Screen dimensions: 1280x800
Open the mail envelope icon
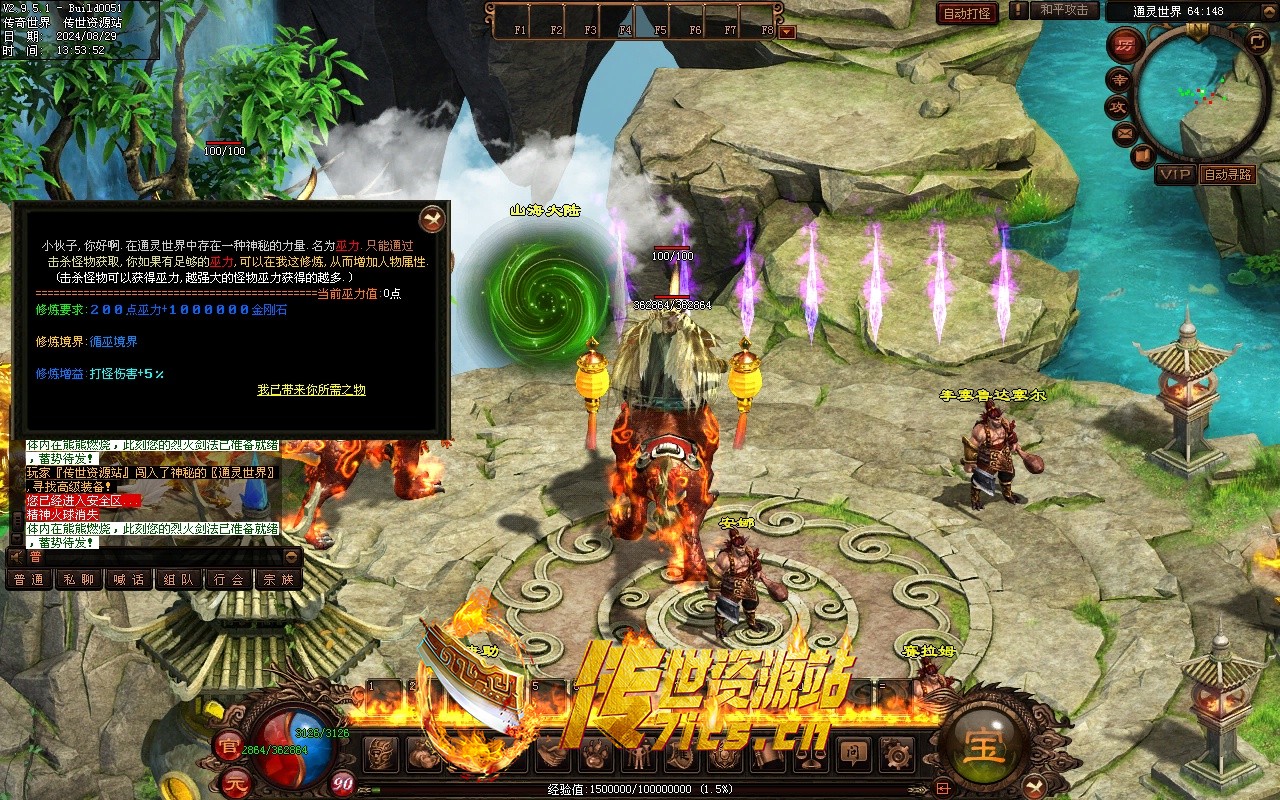click(x=1125, y=133)
